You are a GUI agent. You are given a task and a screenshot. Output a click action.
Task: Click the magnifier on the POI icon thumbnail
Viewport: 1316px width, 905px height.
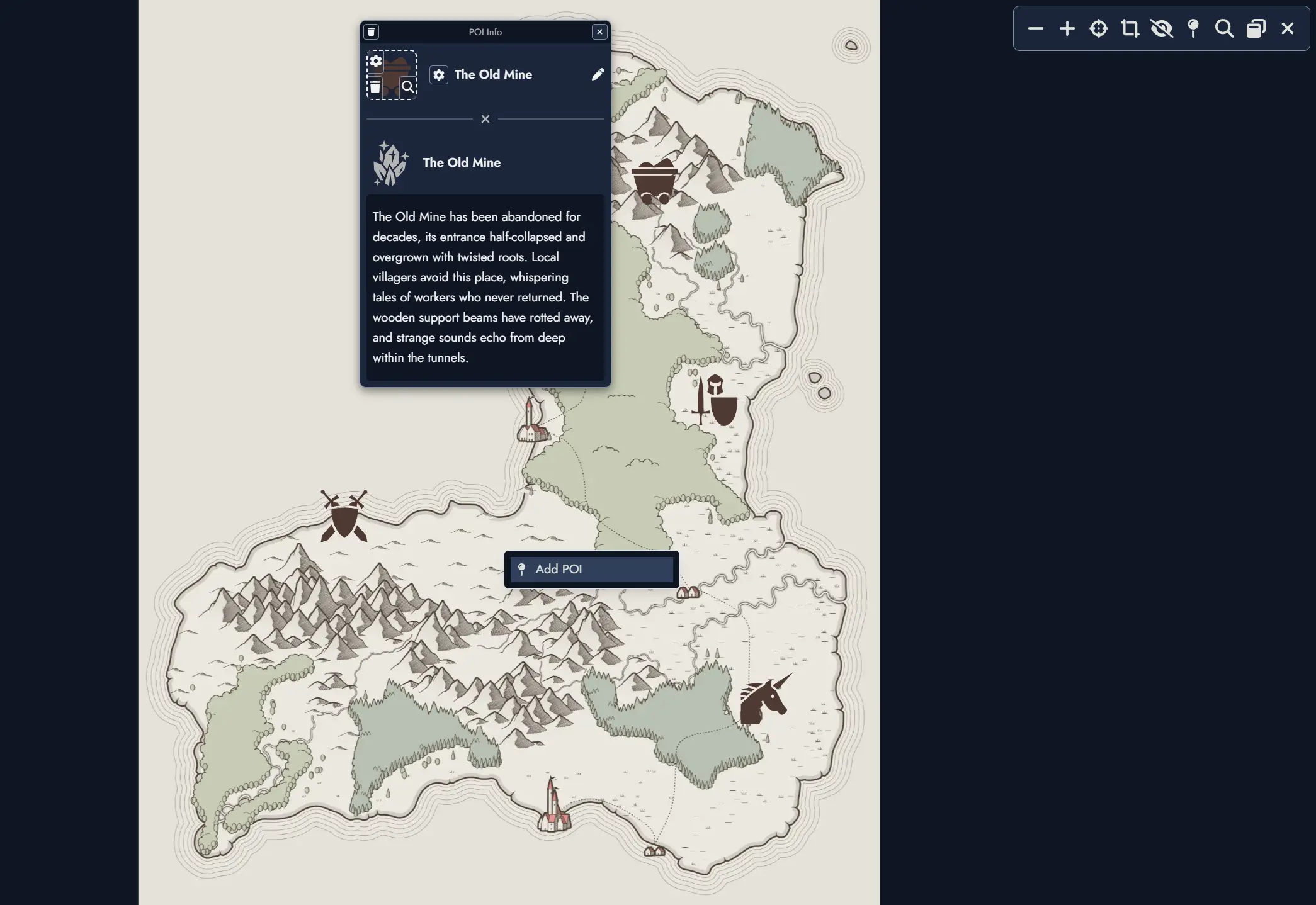409,87
